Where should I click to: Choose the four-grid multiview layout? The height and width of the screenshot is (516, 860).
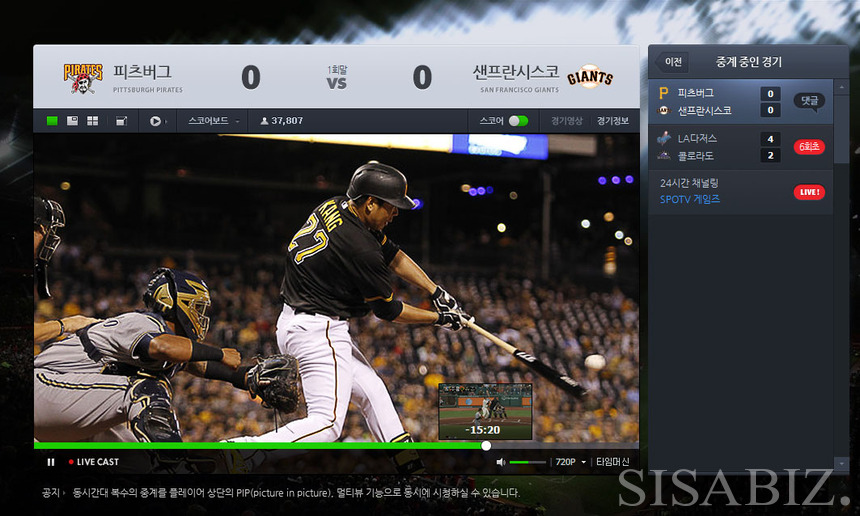pos(93,121)
